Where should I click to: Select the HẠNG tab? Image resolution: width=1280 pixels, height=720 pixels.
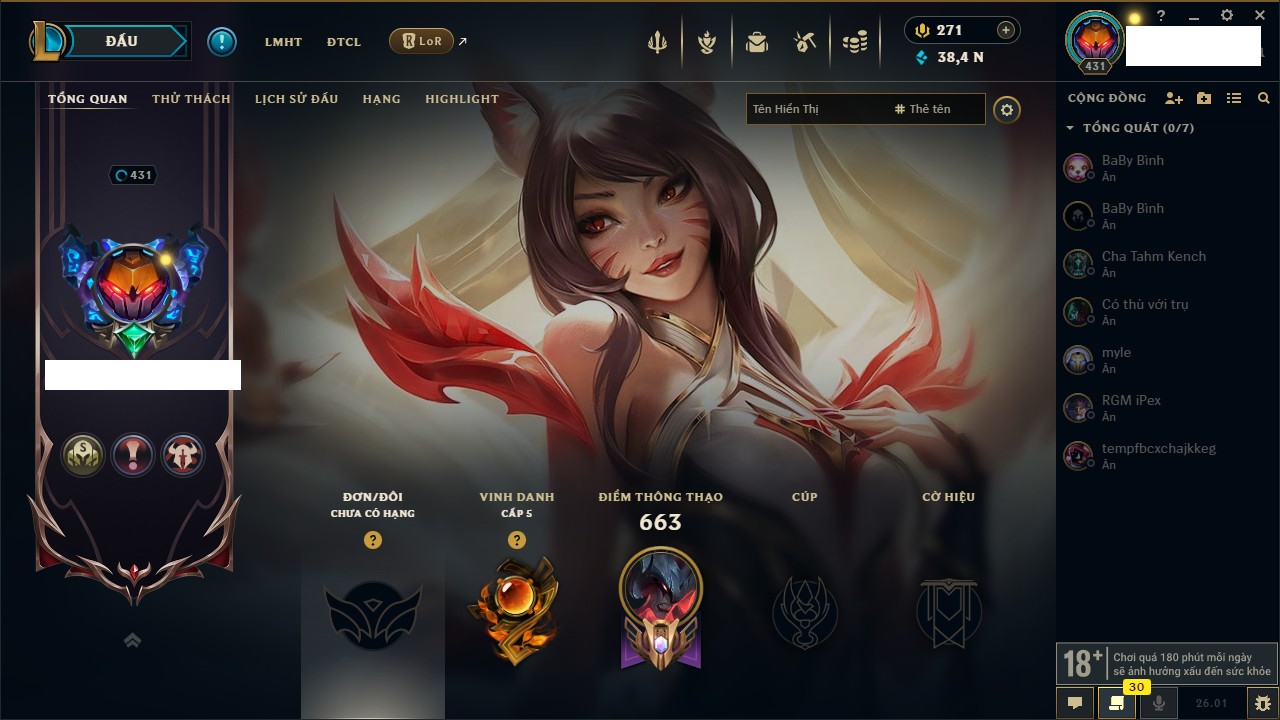click(x=381, y=99)
